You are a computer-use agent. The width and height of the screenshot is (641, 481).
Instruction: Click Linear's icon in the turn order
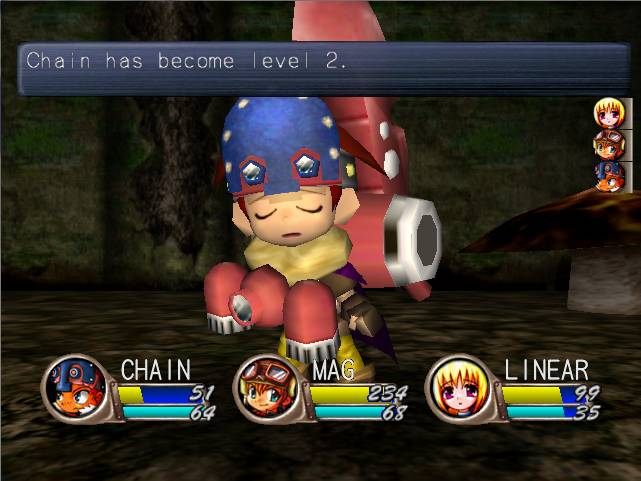[609, 112]
